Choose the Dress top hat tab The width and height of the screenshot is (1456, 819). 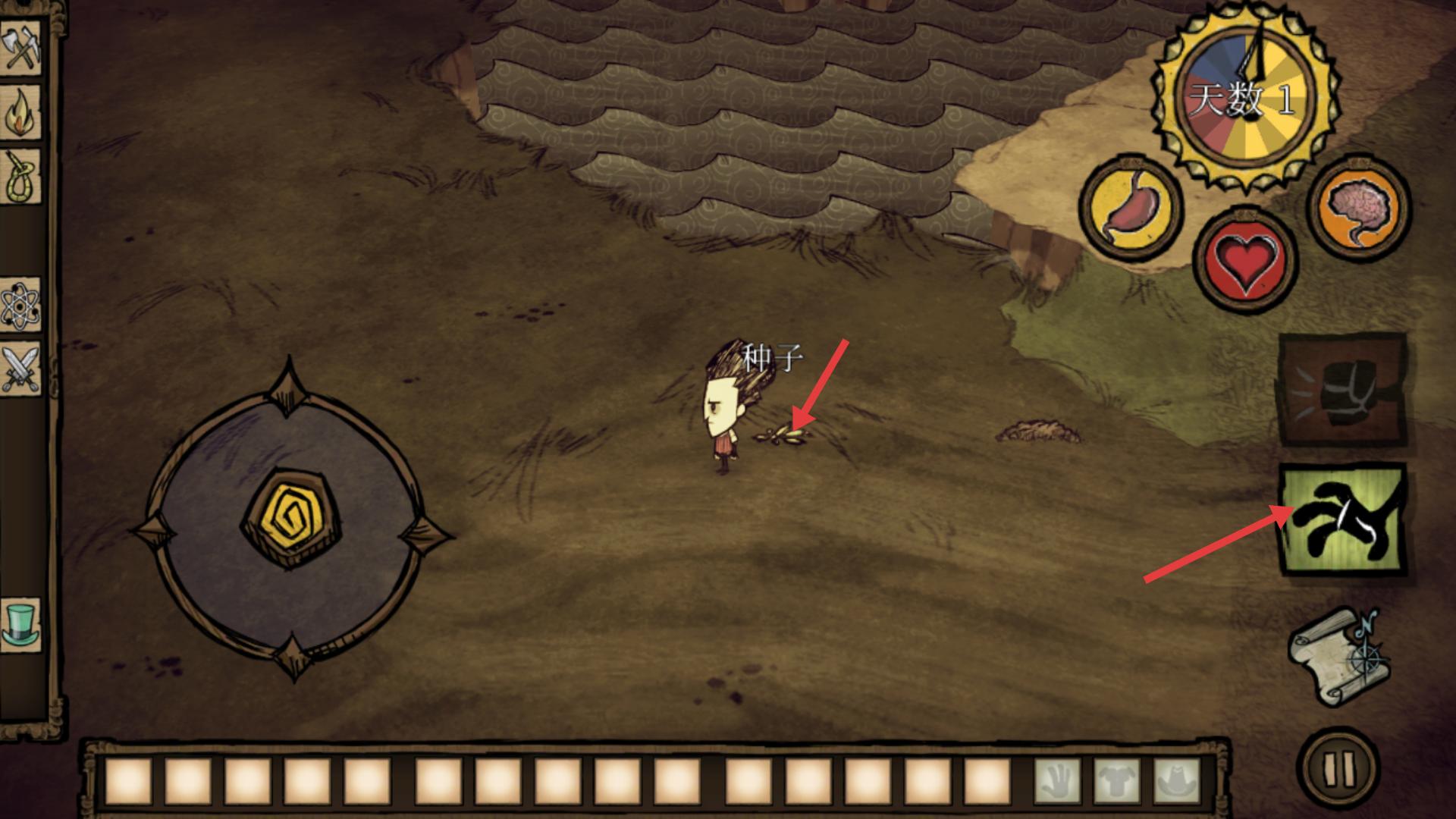[x=20, y=623]
